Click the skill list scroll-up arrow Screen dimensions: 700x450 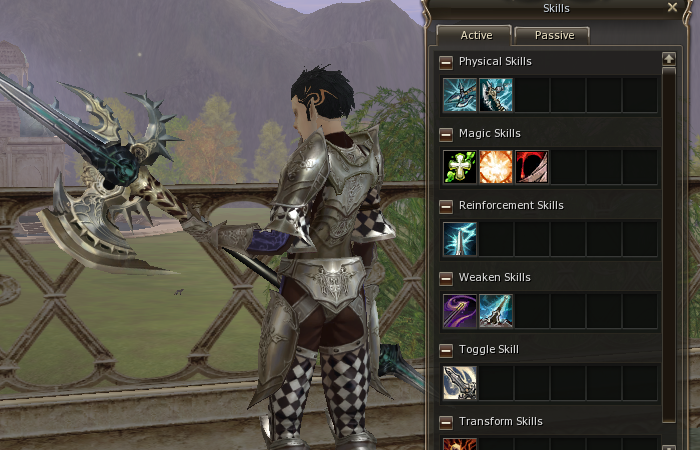coord(670,60)
